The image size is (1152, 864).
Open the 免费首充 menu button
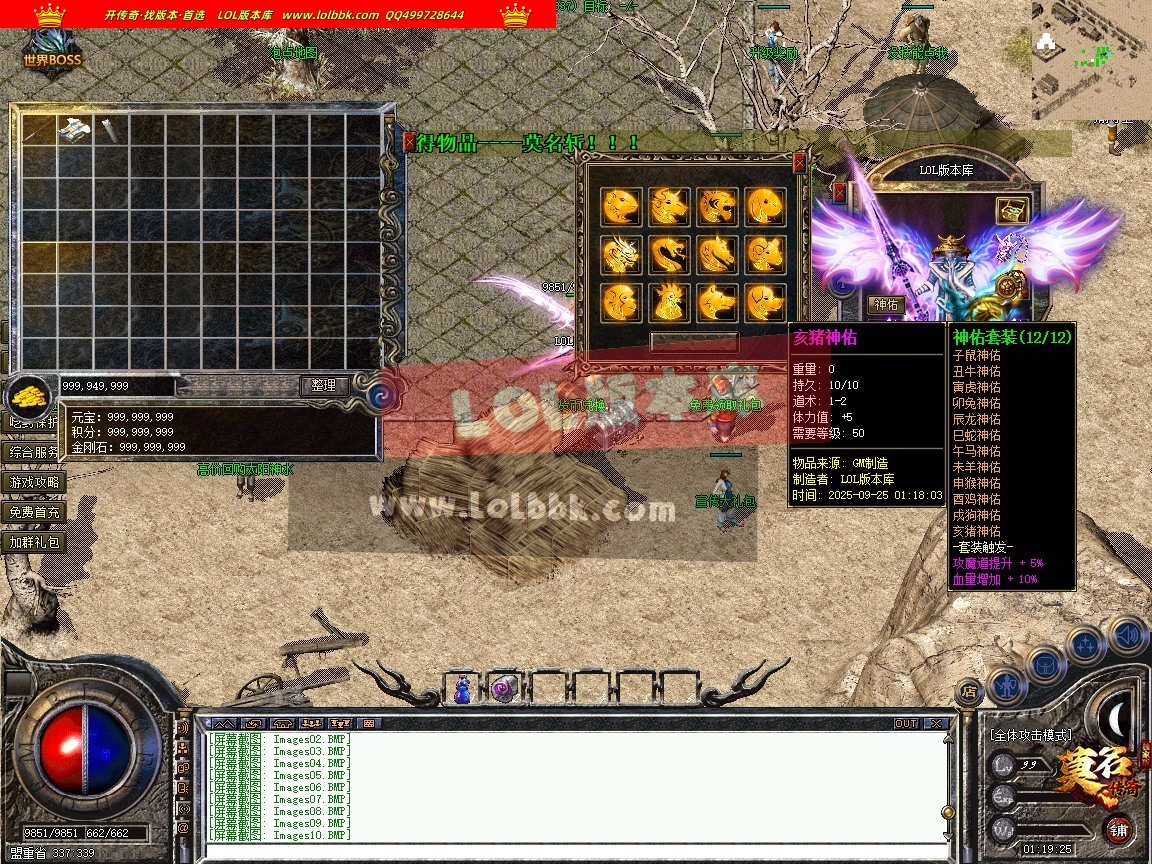pyautogui.click(x=35, y=512)
